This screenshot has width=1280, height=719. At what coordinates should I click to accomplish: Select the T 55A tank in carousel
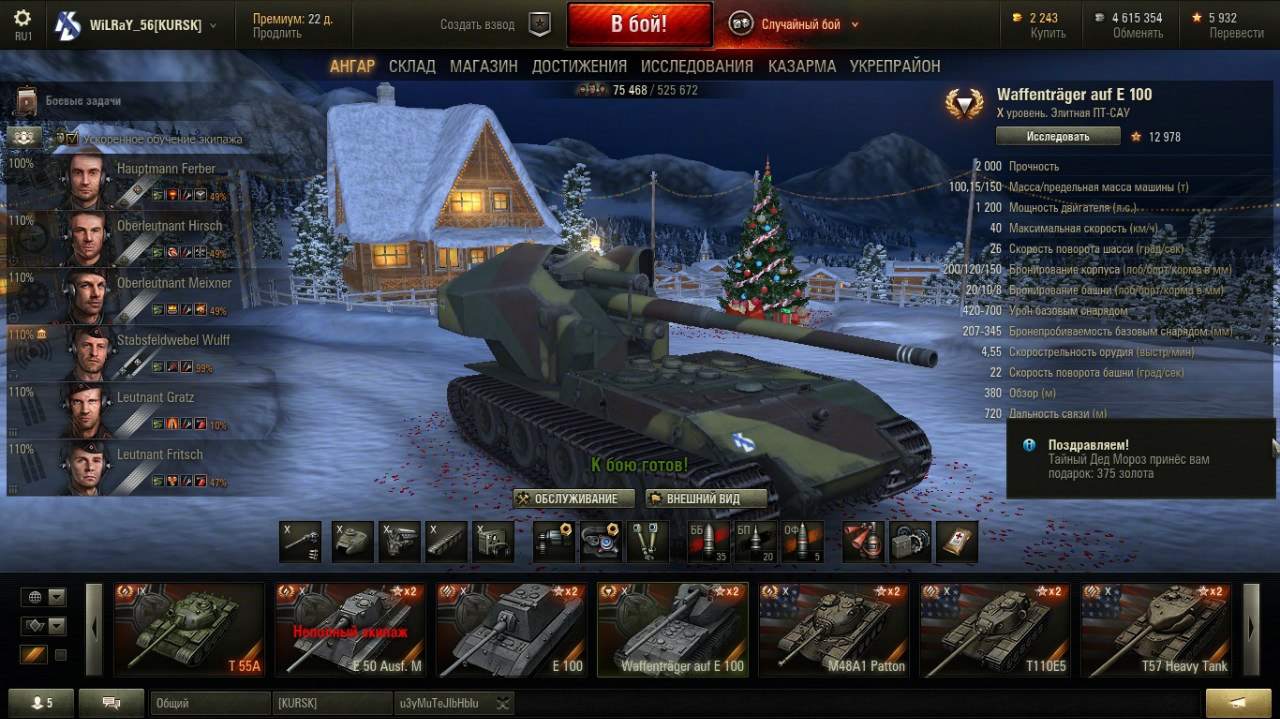(189, 630)
